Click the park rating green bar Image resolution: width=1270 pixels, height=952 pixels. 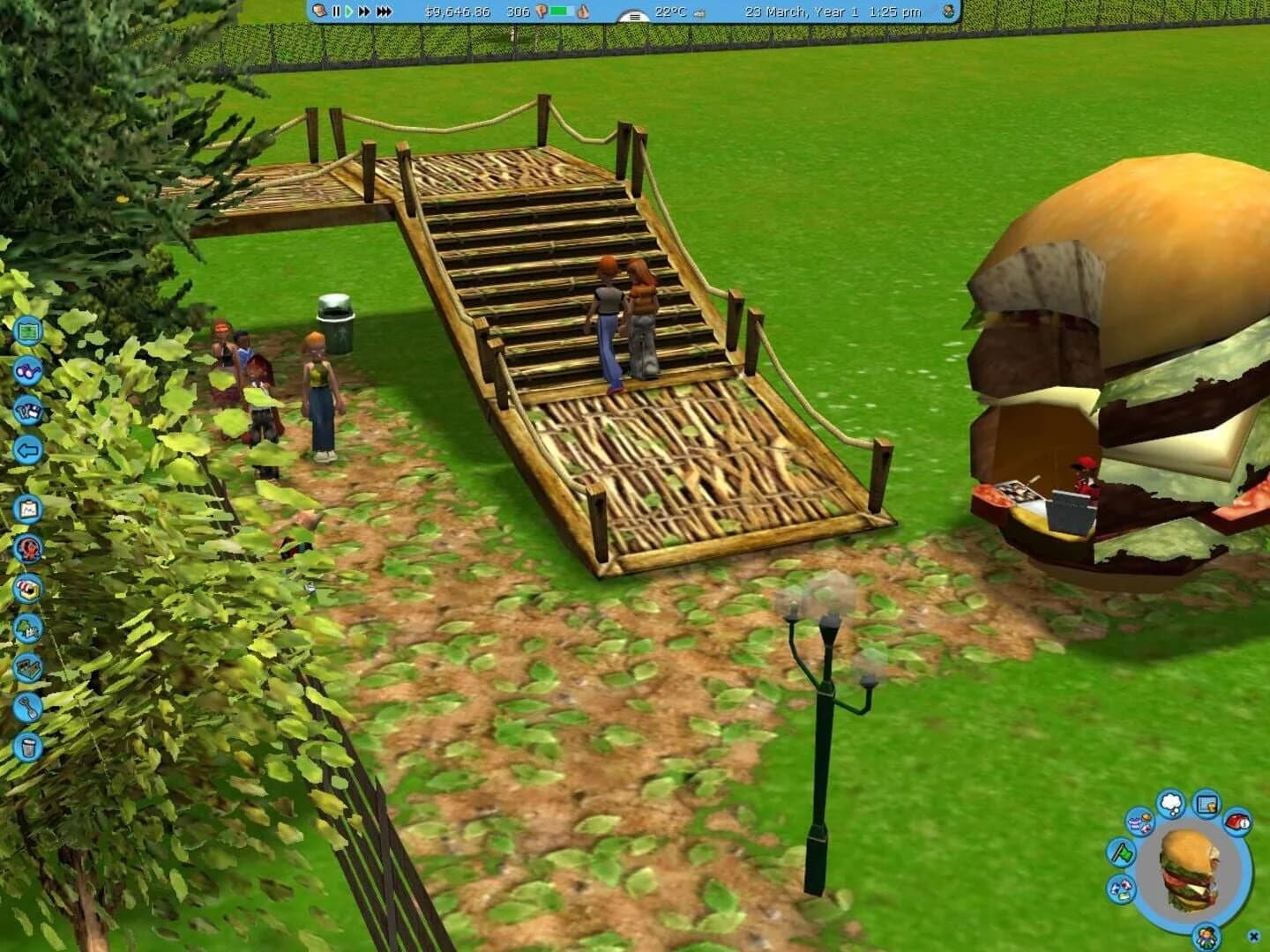pyautogui.click(x=557, y=11)
